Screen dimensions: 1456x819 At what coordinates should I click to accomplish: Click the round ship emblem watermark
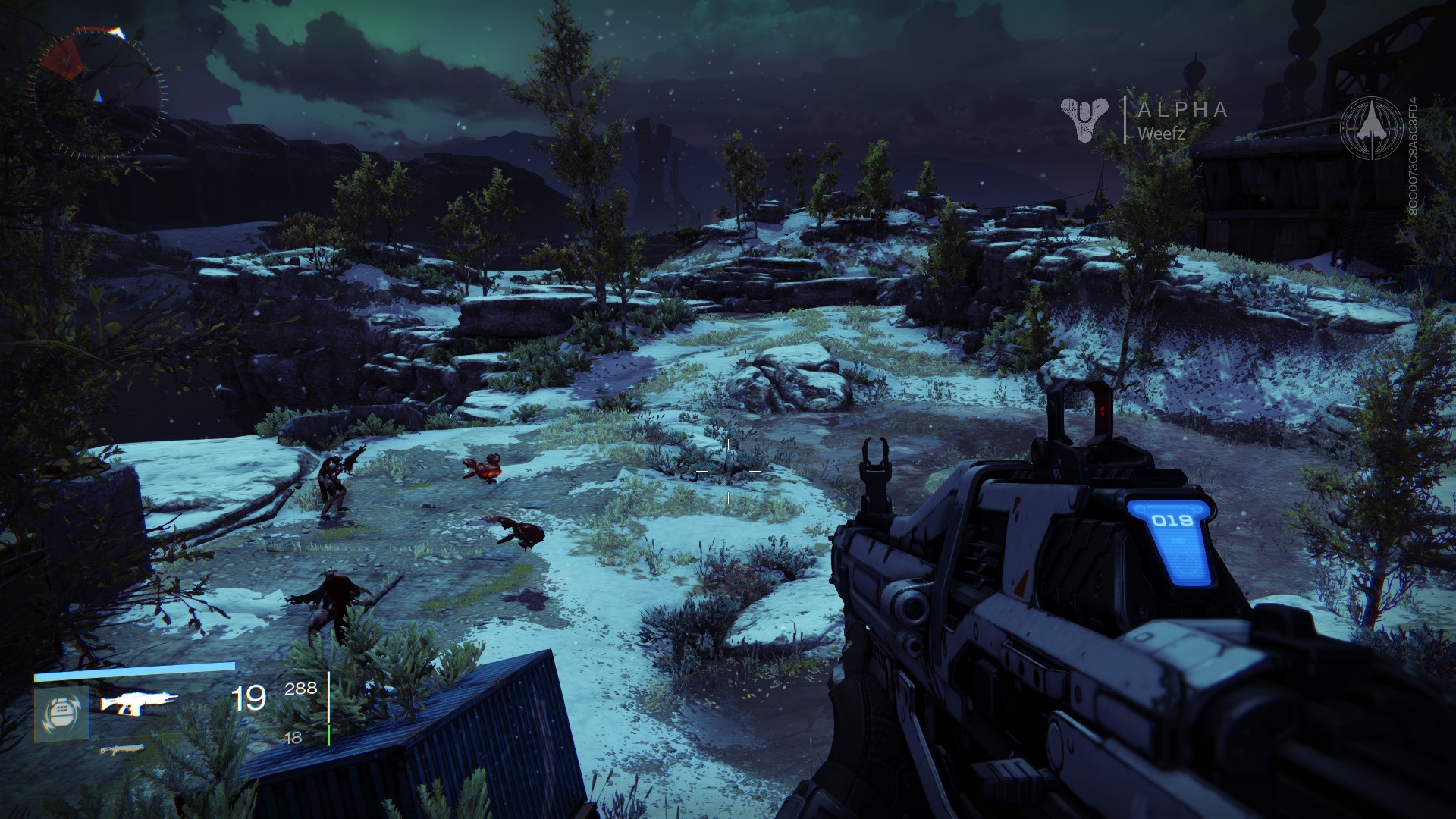tap(1371, 127)
